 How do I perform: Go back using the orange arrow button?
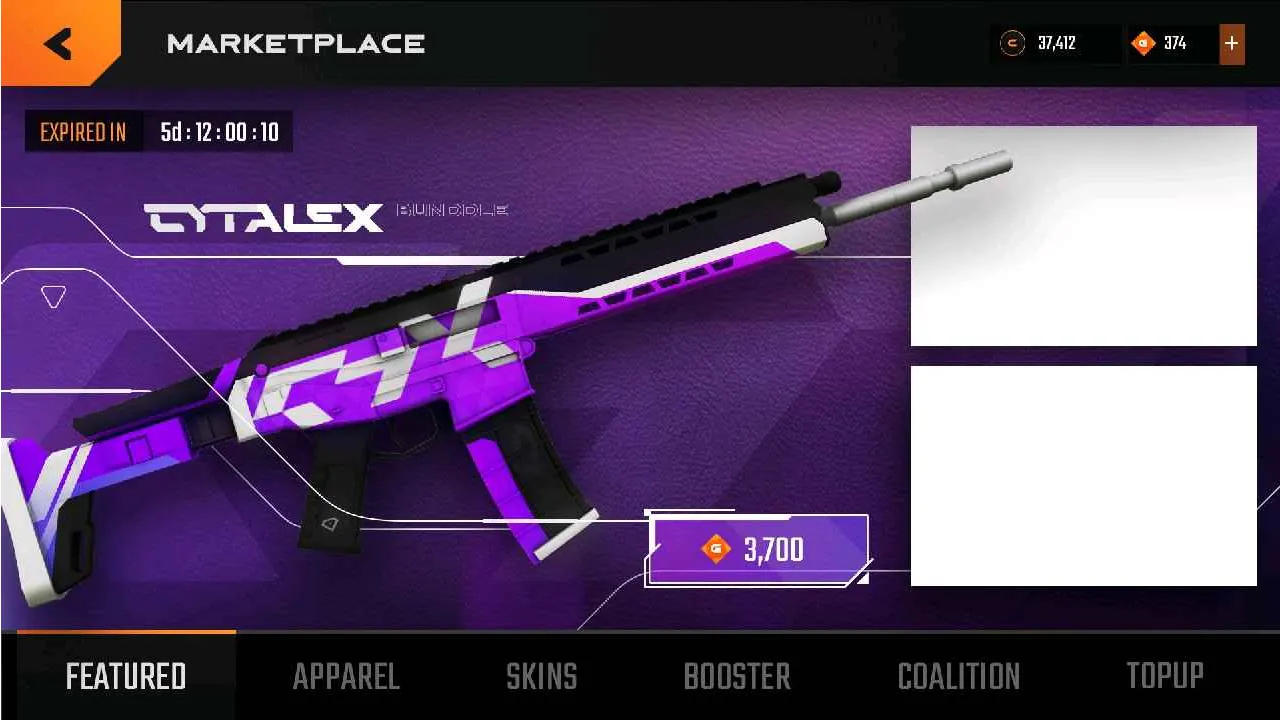coord(58,43)
